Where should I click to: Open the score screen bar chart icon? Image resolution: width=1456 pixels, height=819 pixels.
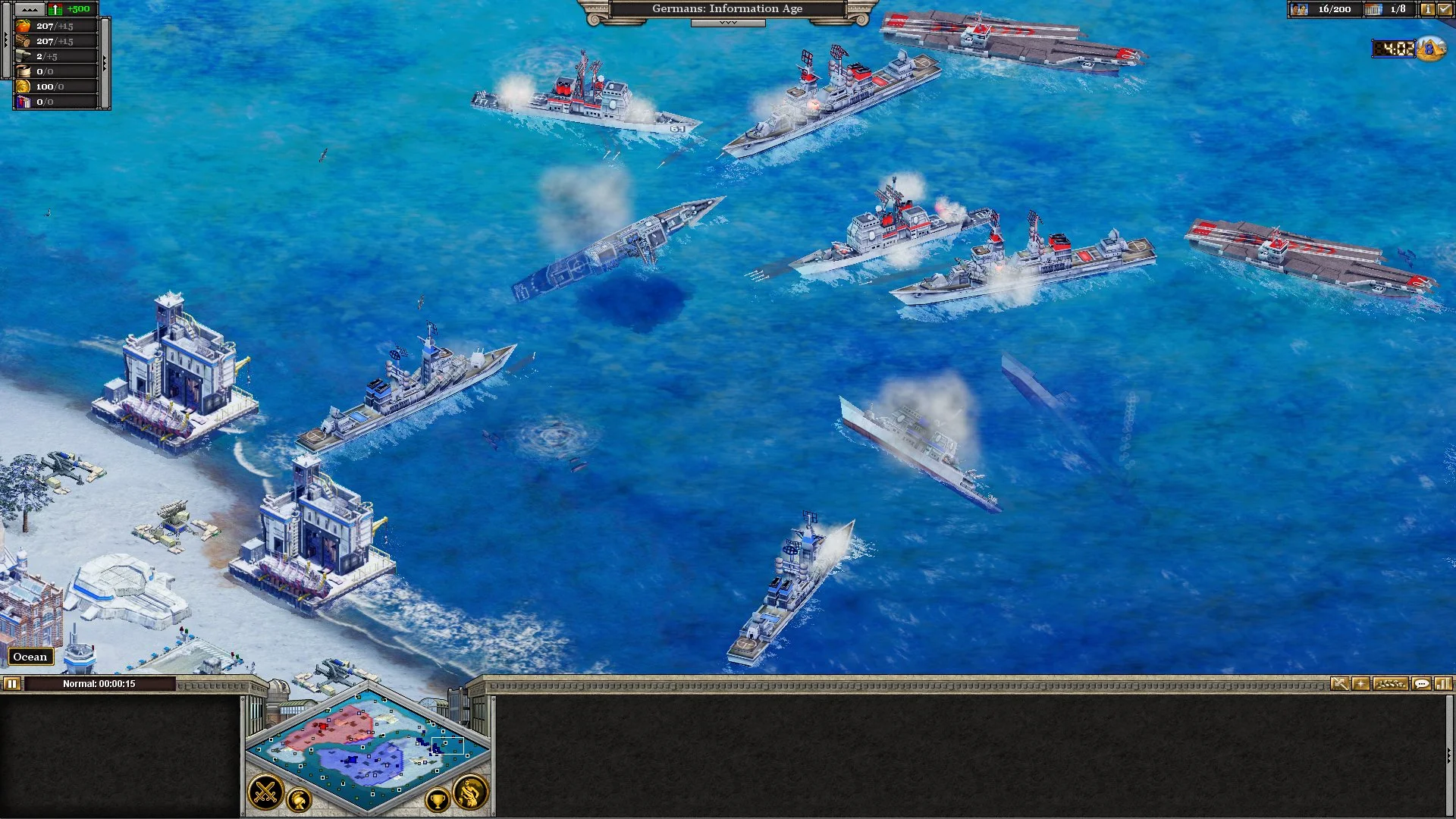(1444, 685)
